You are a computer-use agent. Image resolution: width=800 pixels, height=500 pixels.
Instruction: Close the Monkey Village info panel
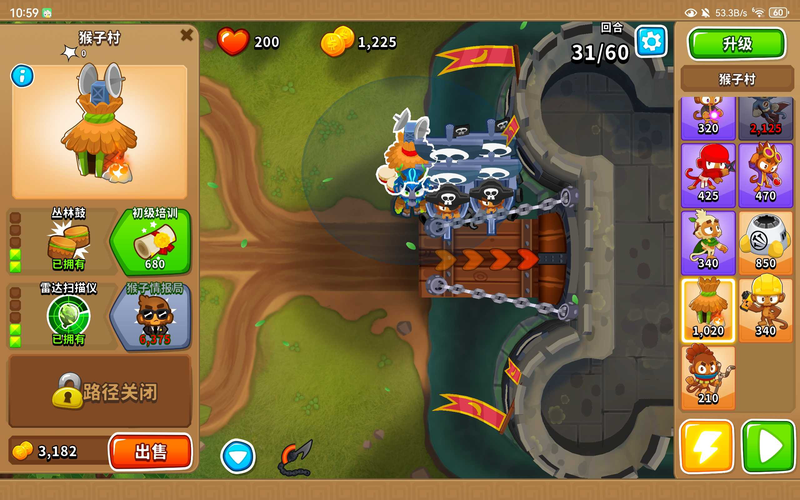[x=186, y=35]
